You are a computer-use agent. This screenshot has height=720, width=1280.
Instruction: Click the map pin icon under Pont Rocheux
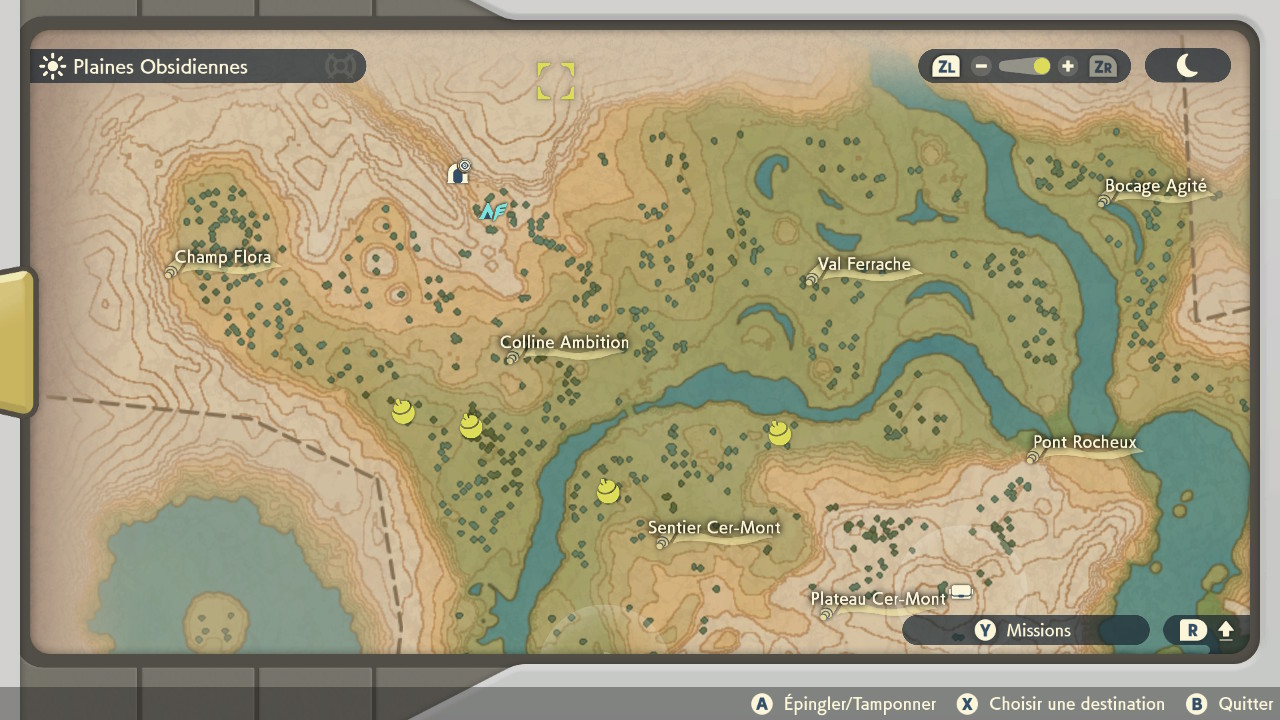1031,457
